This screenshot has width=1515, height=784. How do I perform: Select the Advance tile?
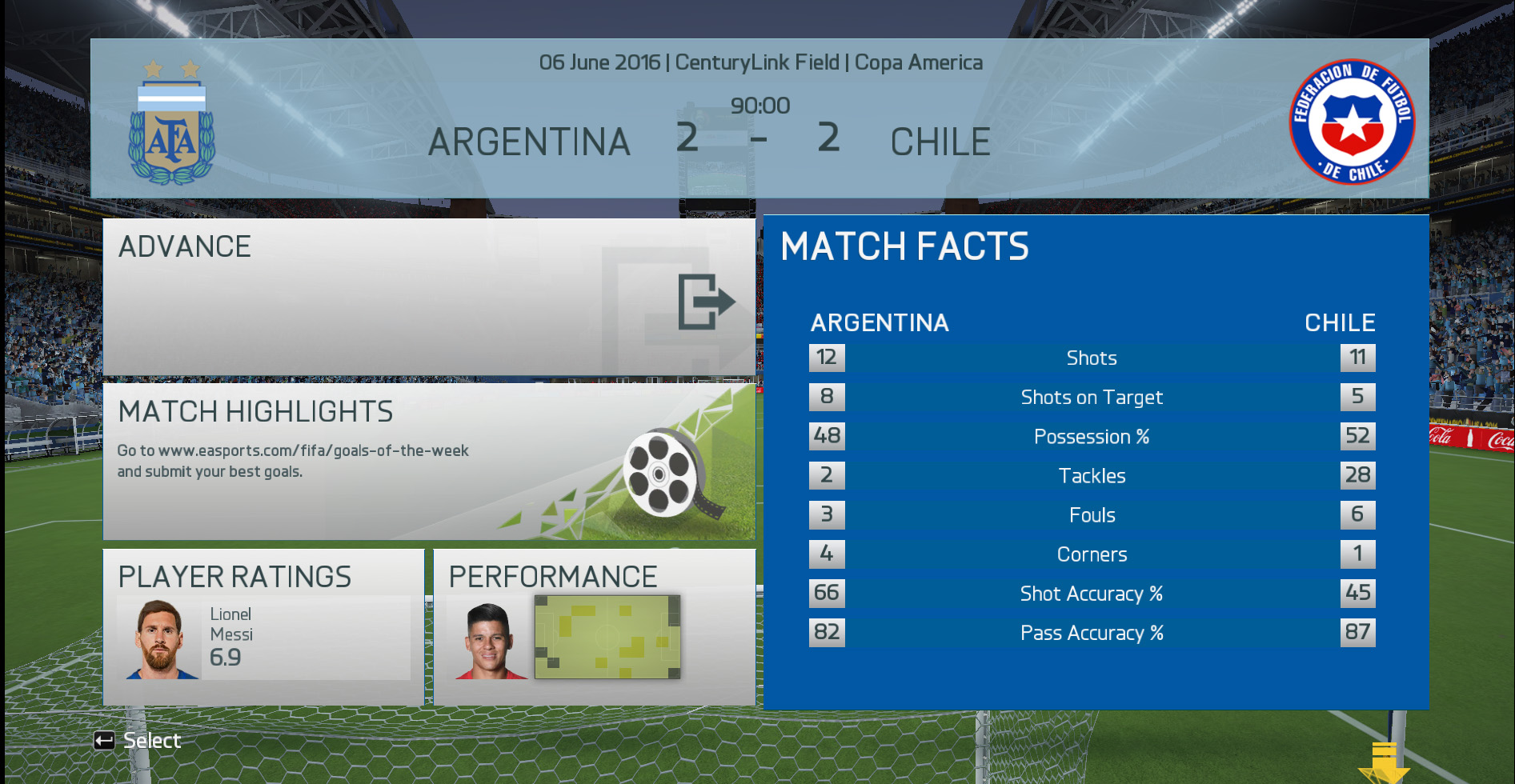pyautogui.click(x=429, y=297)
